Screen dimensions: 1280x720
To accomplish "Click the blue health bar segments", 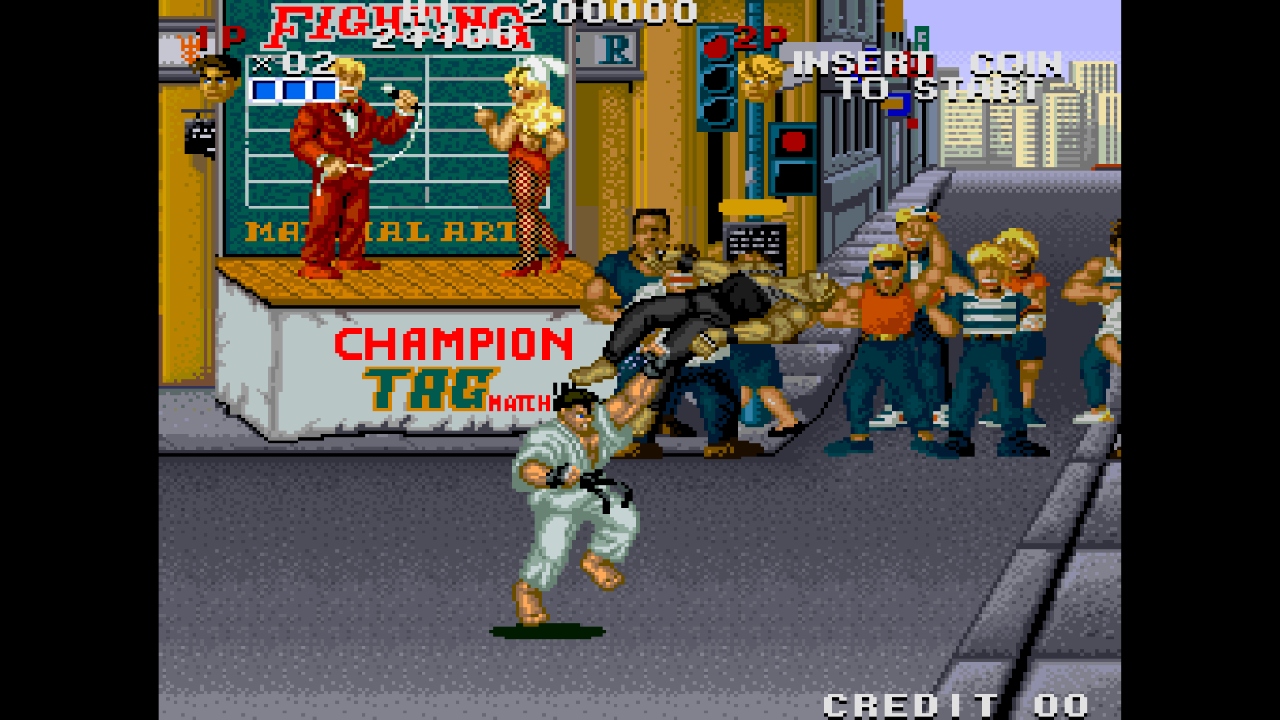I will click(288, 91).
